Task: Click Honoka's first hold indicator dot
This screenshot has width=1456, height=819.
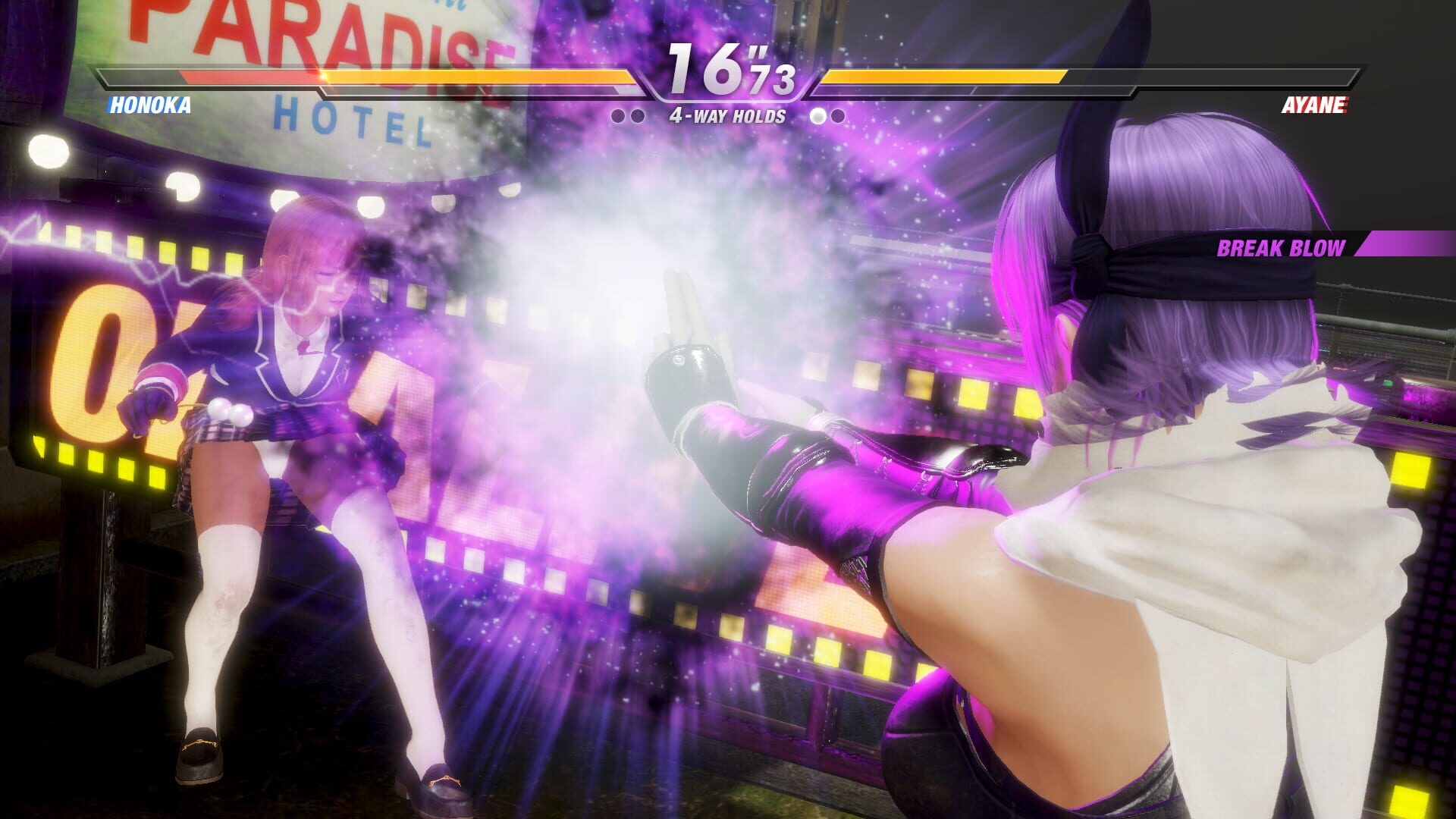Action: [x=618, y=115]
